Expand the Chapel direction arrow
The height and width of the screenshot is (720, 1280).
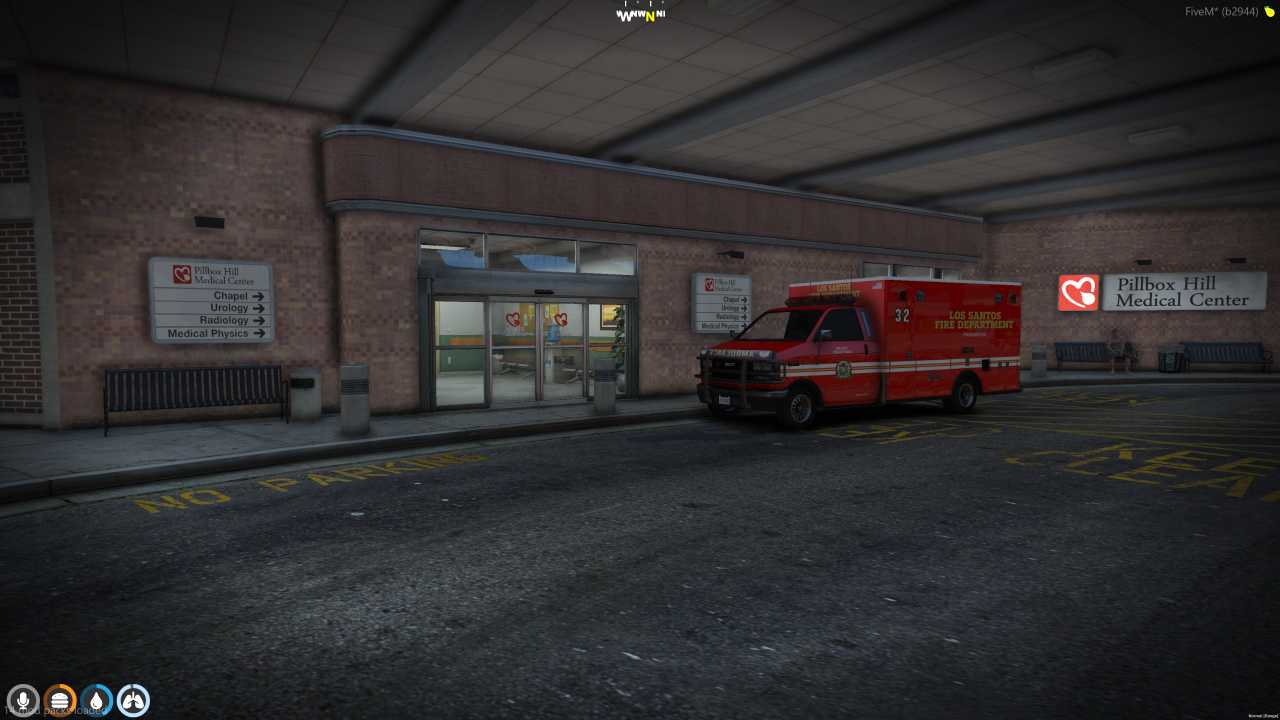tap(258, 296)
